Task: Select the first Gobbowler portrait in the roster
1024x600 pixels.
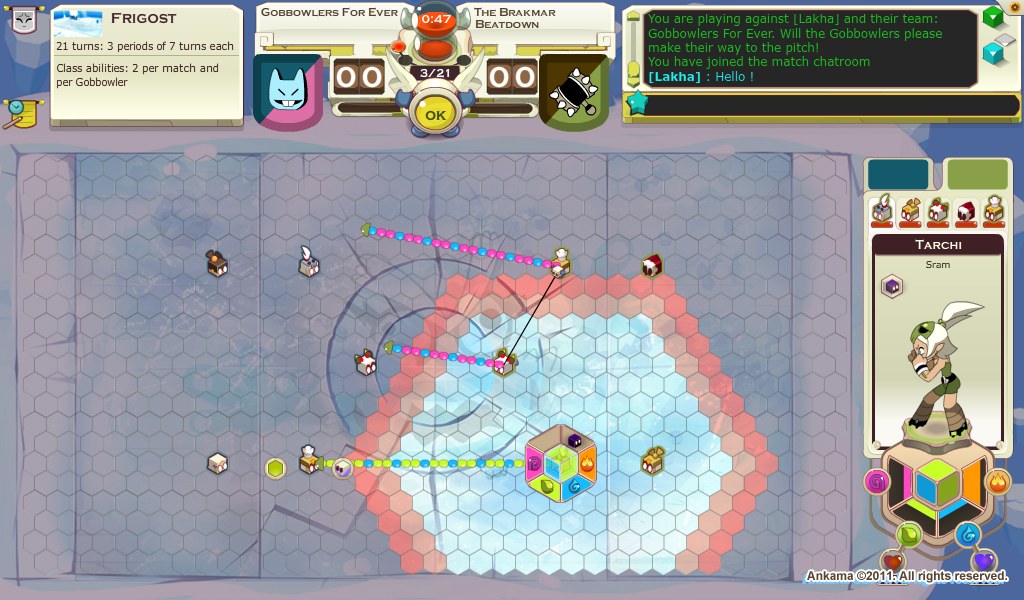Action: (x=882, y=210)
